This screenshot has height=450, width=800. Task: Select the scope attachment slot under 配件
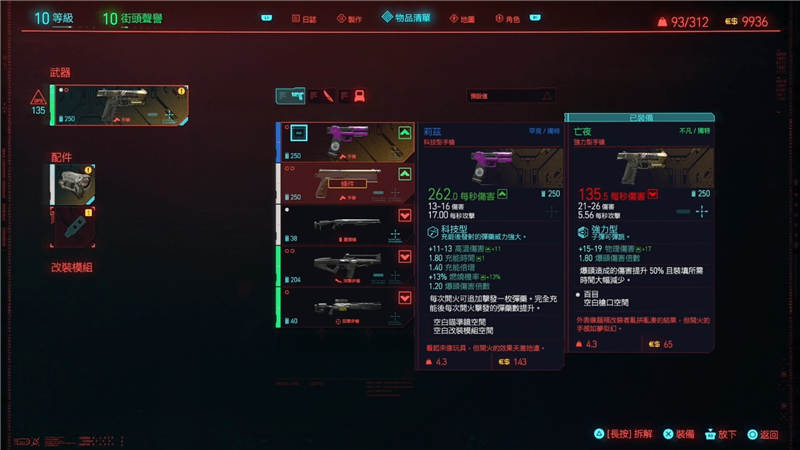tap(73, 184)
